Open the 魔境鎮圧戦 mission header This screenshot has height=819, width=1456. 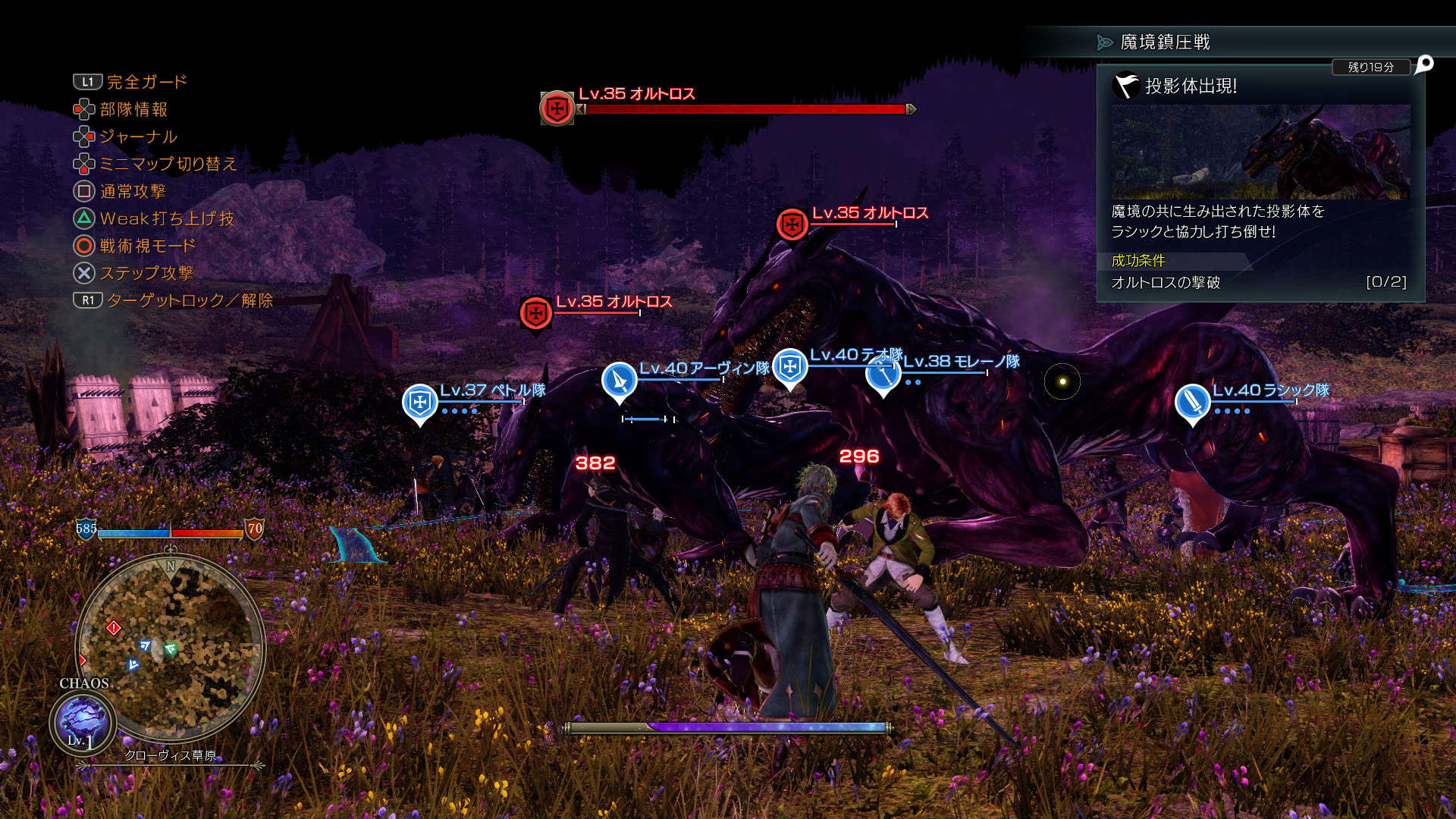tap(1165, 42)
